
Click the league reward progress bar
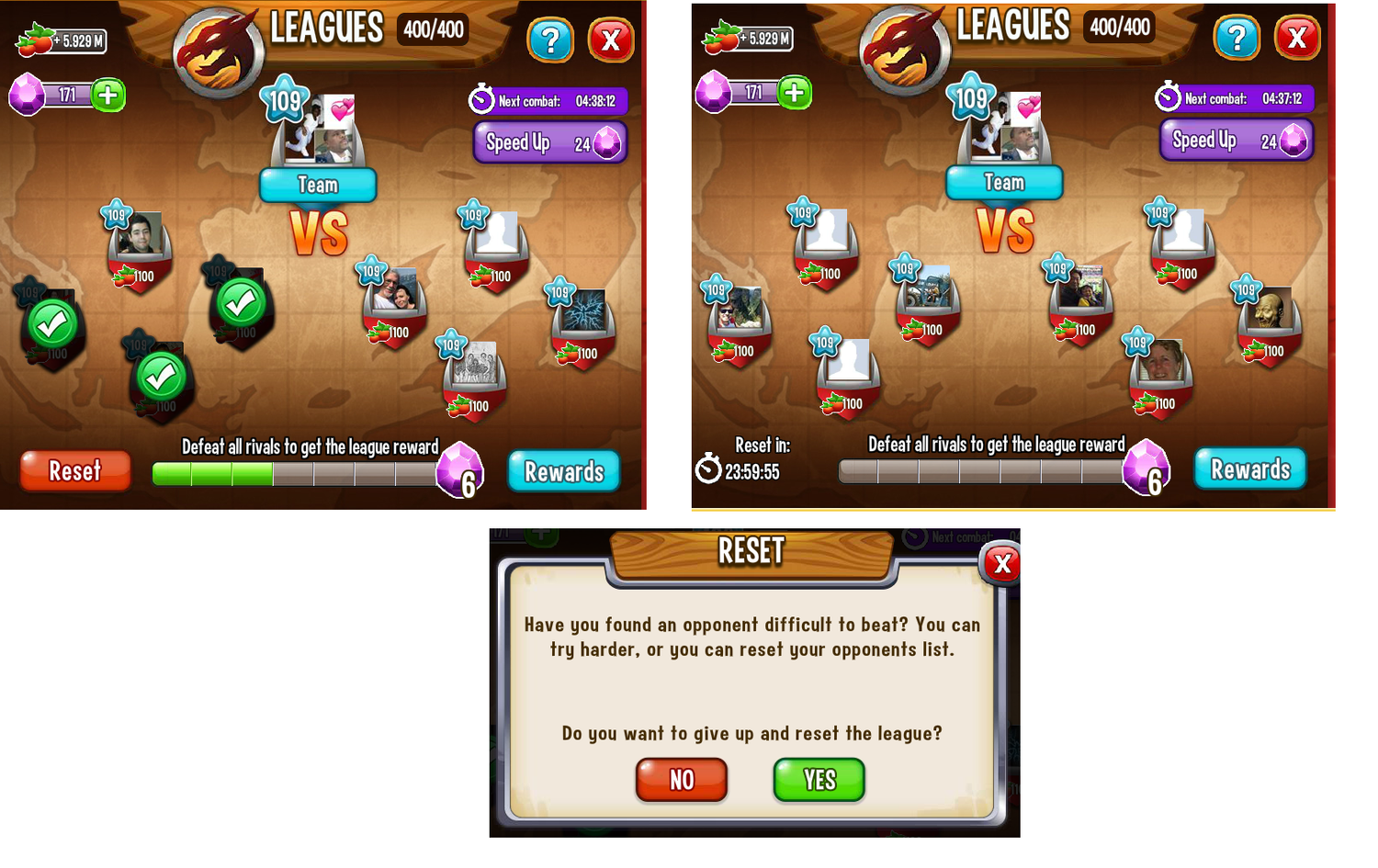coord(294,471)
